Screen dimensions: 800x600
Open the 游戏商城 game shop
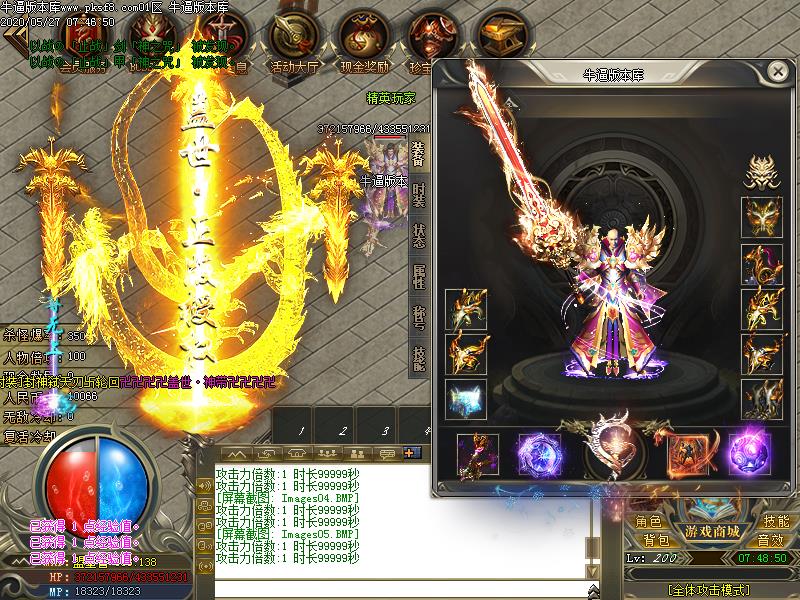pyautogui.click(x=711, y=530)
